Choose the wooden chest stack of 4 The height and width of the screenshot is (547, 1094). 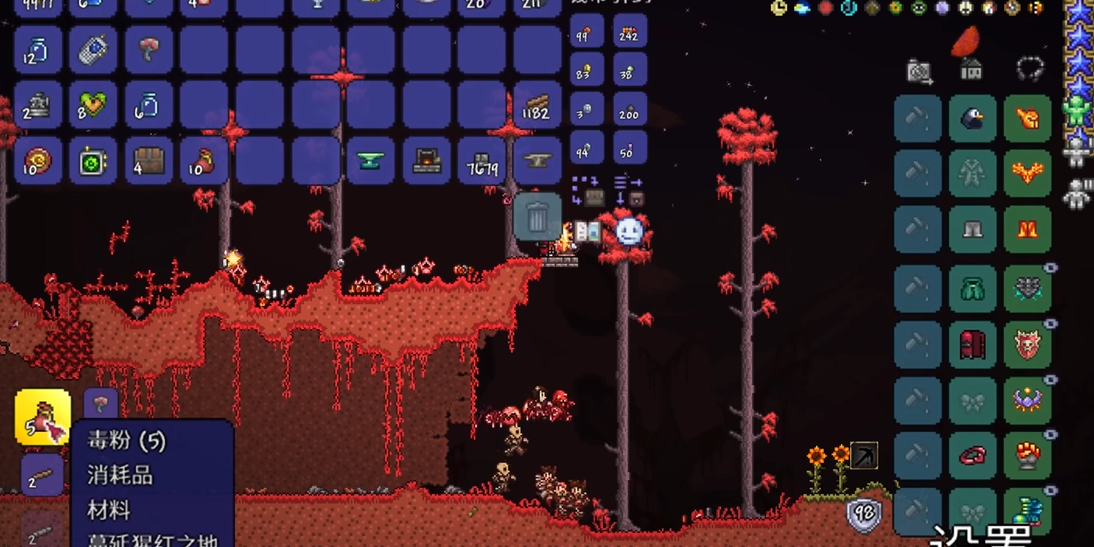[149, 161]
